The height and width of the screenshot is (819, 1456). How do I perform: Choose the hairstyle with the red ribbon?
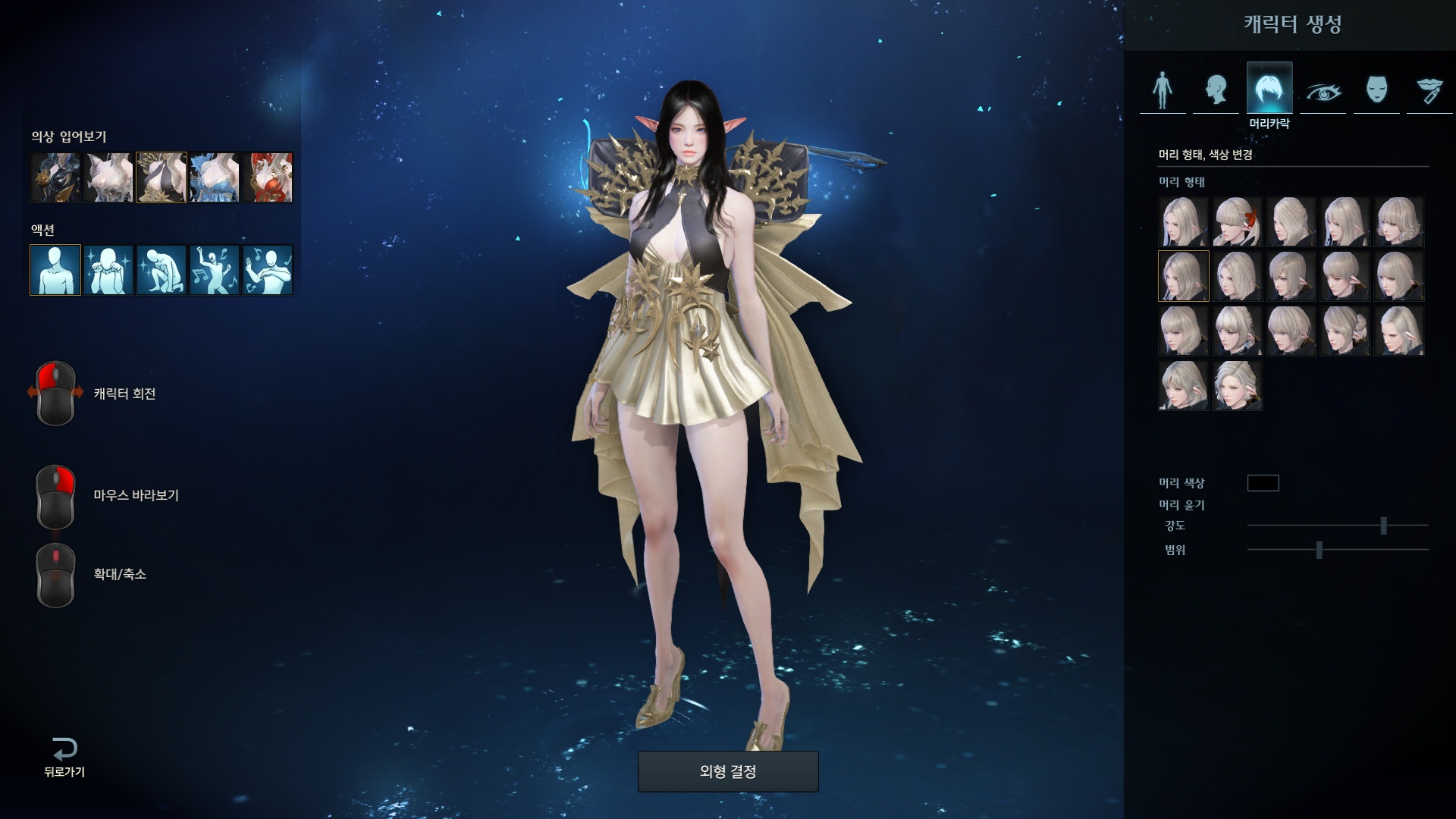click(x=1237, y=221)
